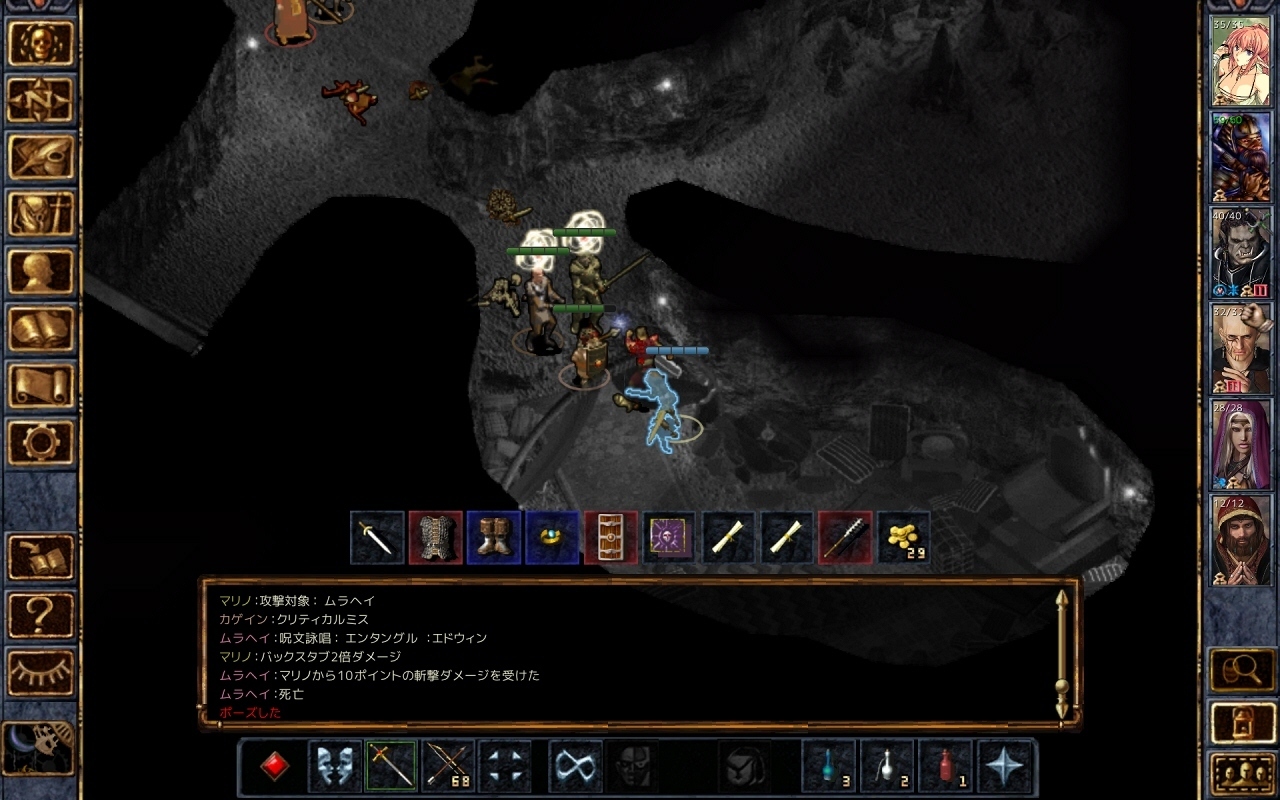Select the pink-haired girl's portrait
The image size is (1280, 800).
[1241, 62]
